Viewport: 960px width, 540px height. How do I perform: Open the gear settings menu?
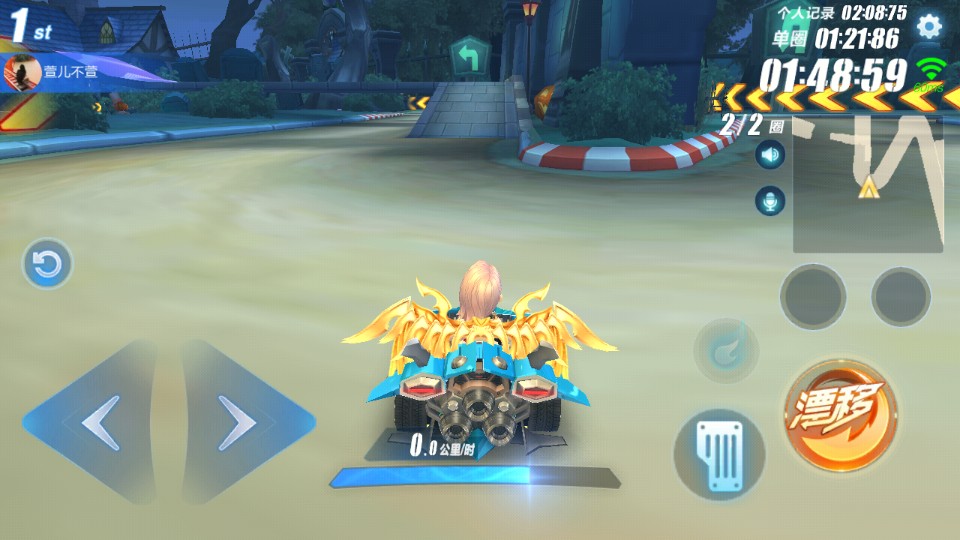pyautogui.click(x=929, y=27)
